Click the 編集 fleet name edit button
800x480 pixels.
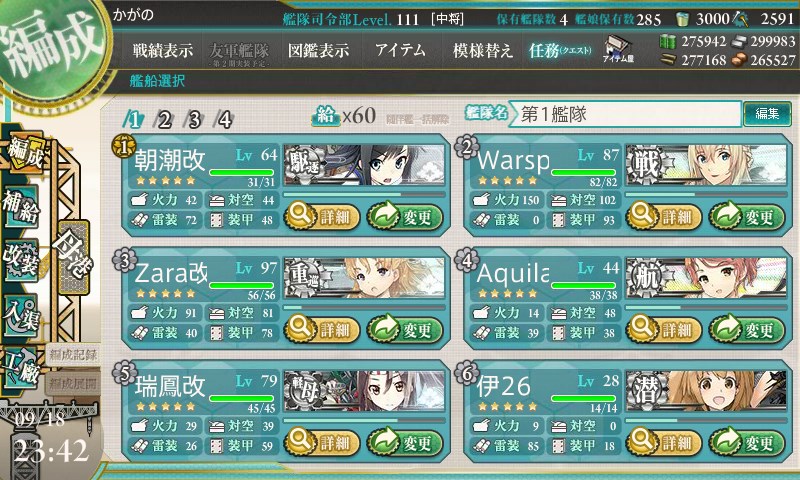click(767, 114)
